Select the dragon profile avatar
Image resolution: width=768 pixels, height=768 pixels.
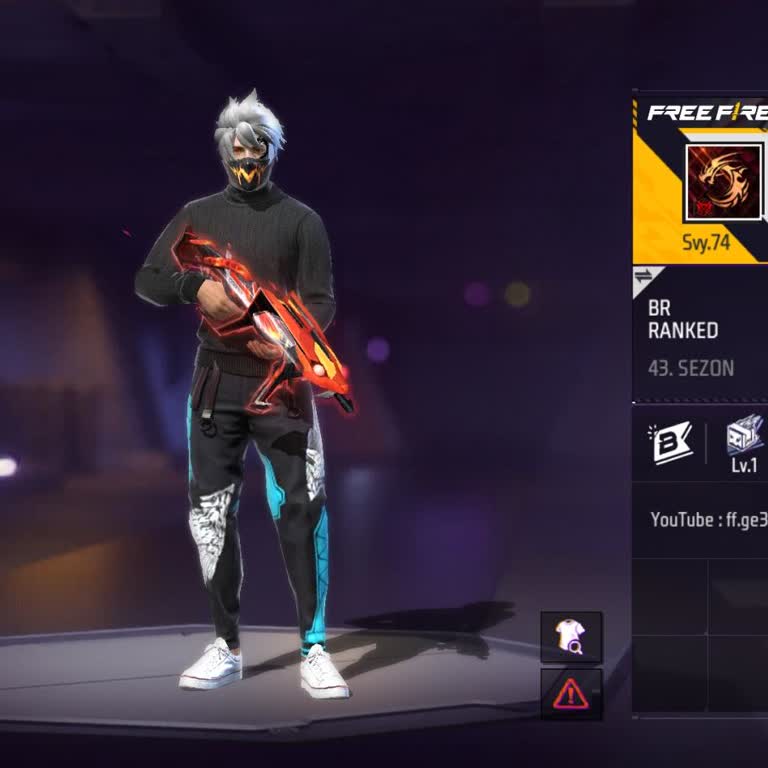tap(723, 183)
